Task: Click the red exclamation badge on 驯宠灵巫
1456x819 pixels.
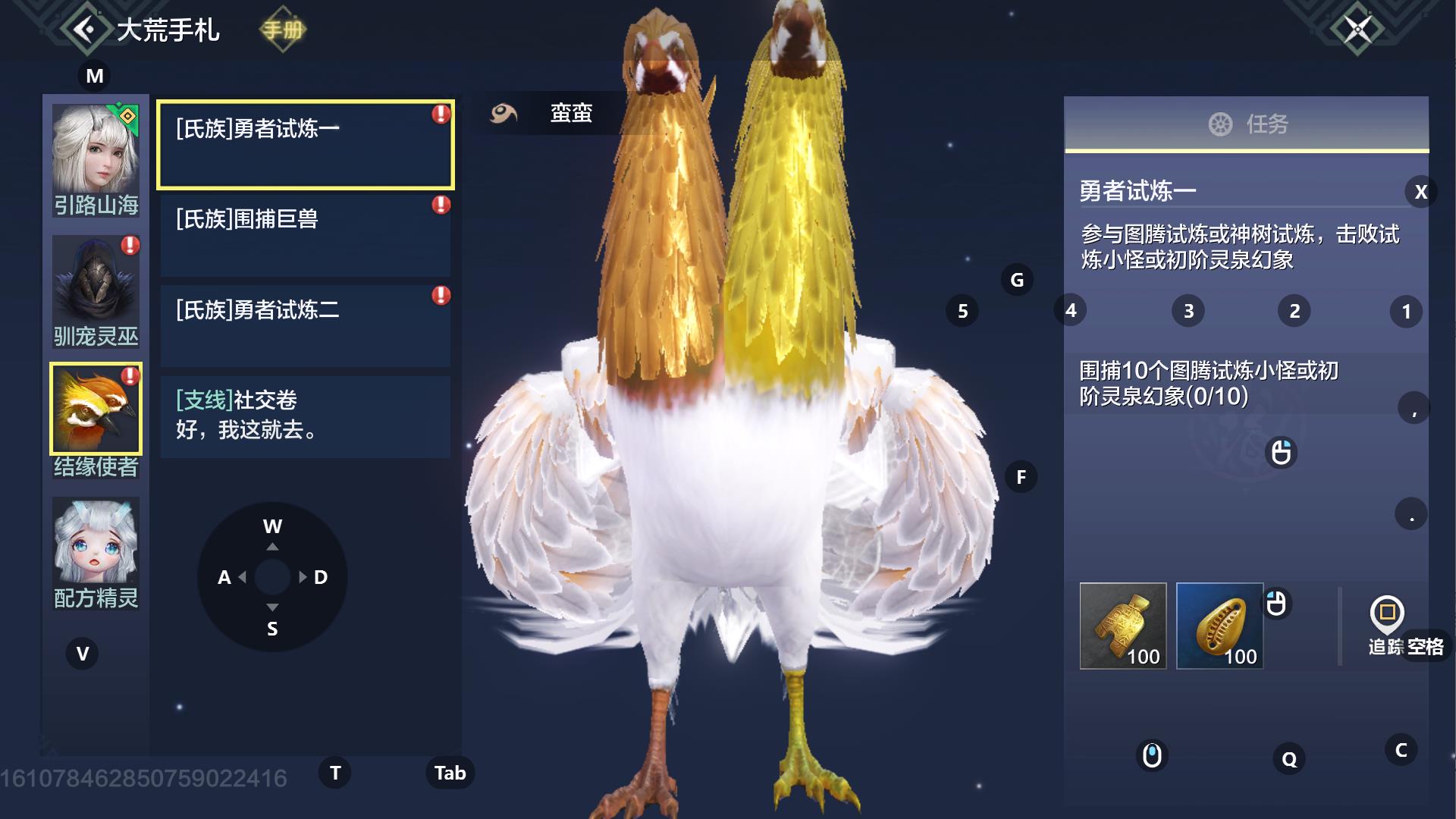Action: (129, 245)
